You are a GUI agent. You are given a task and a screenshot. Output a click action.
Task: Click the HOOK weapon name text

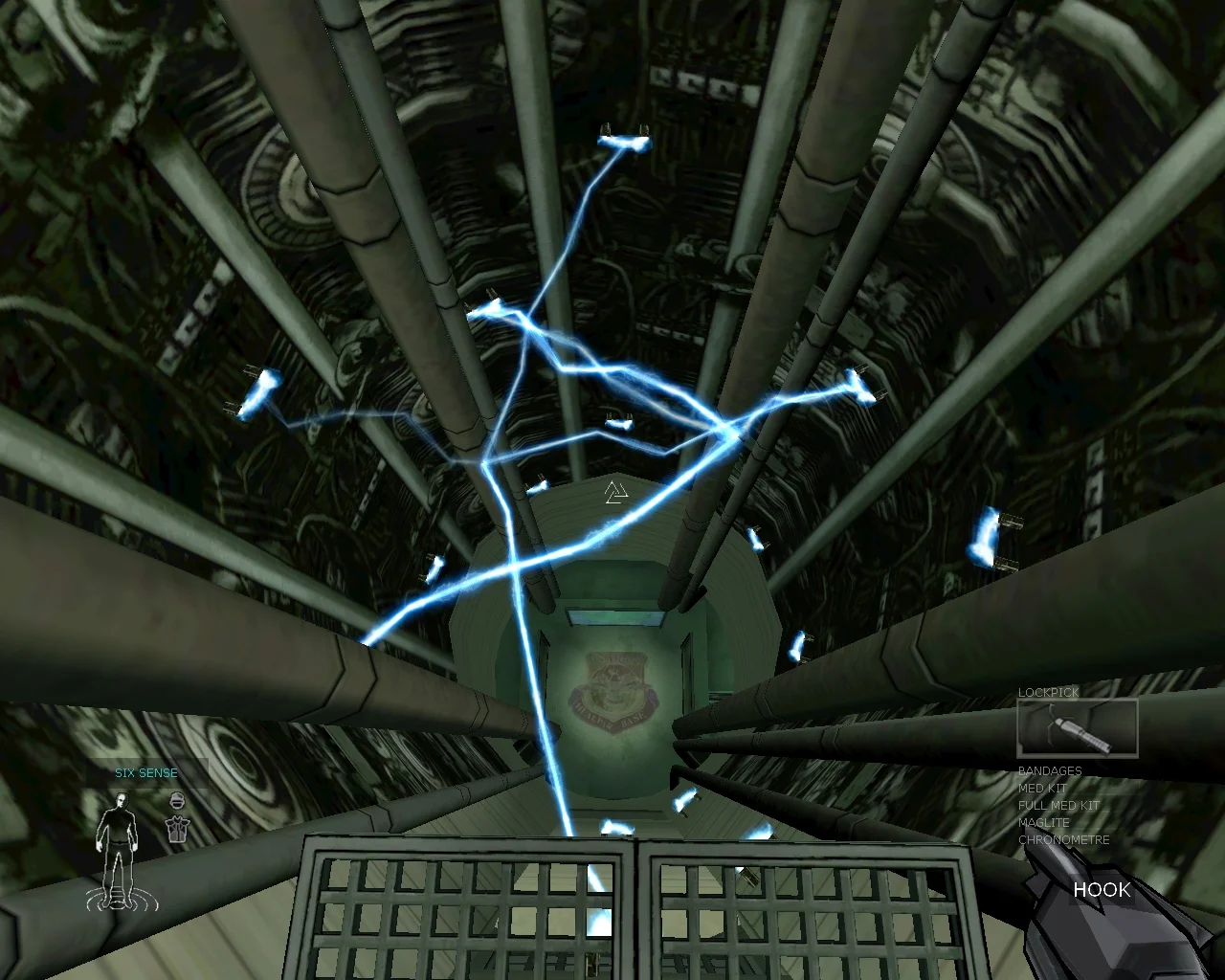click(x=1102, y=891)
